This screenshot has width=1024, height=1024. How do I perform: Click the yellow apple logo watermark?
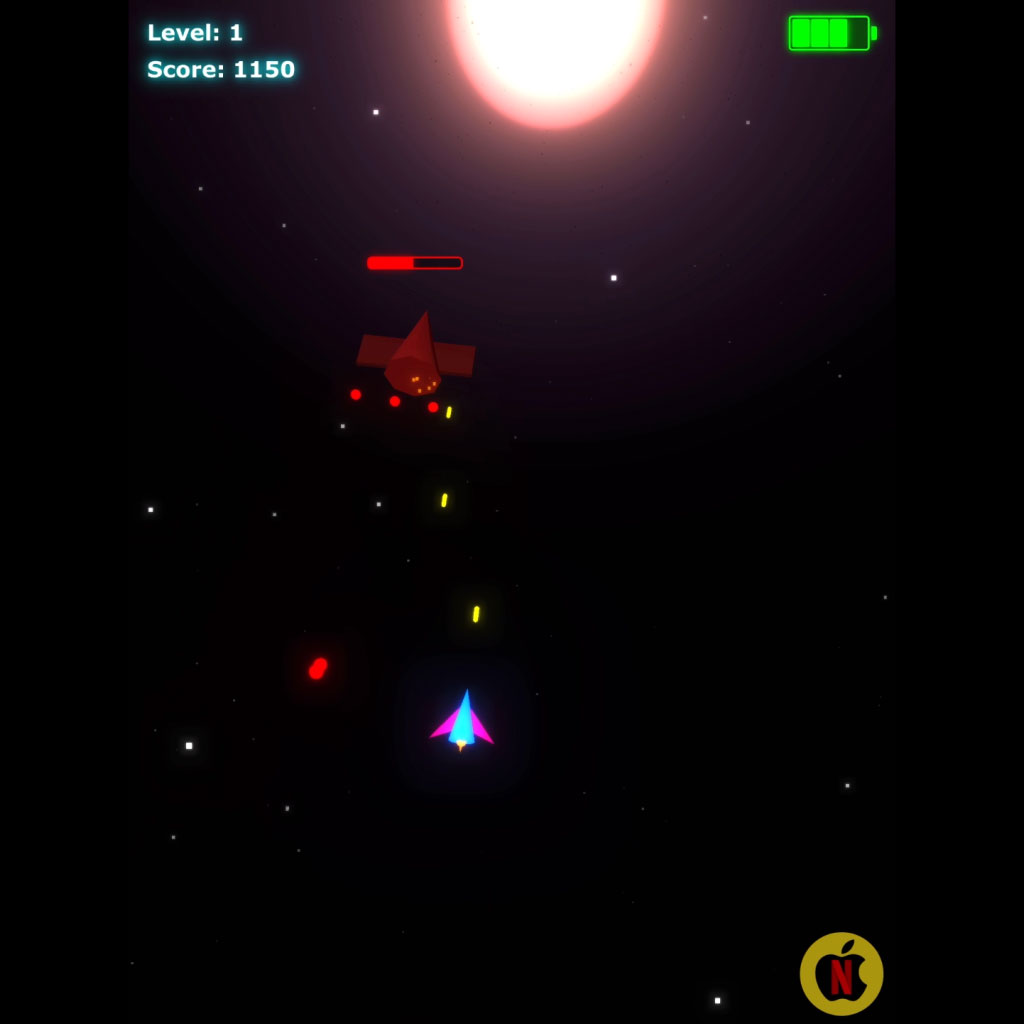point(841,973)
